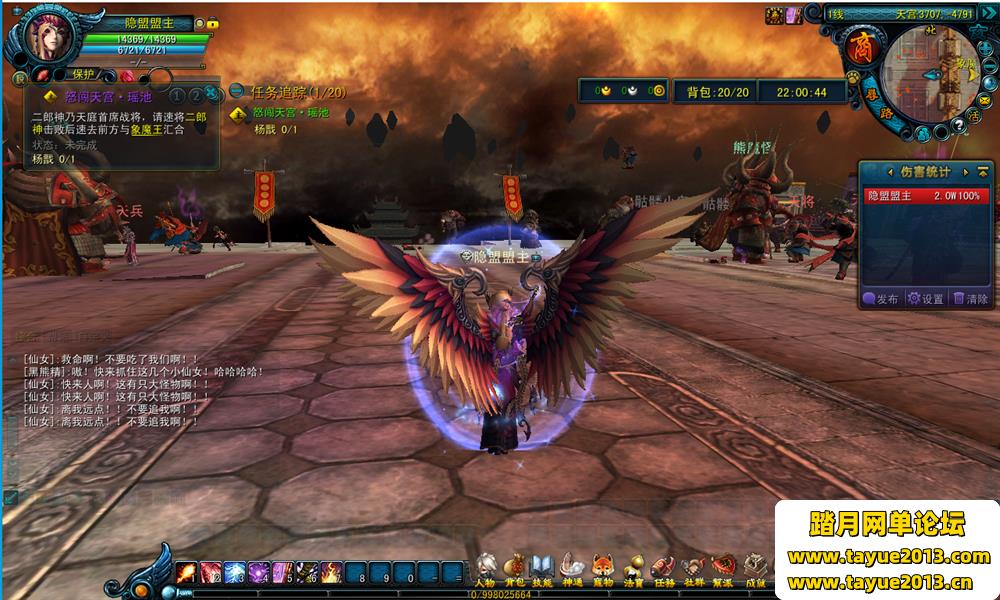The width and height of the screenshot is (1000, 600).
Task: Activate the fire slash skill in slot 1
Action: pyautogui.click(x=186, y=573)
